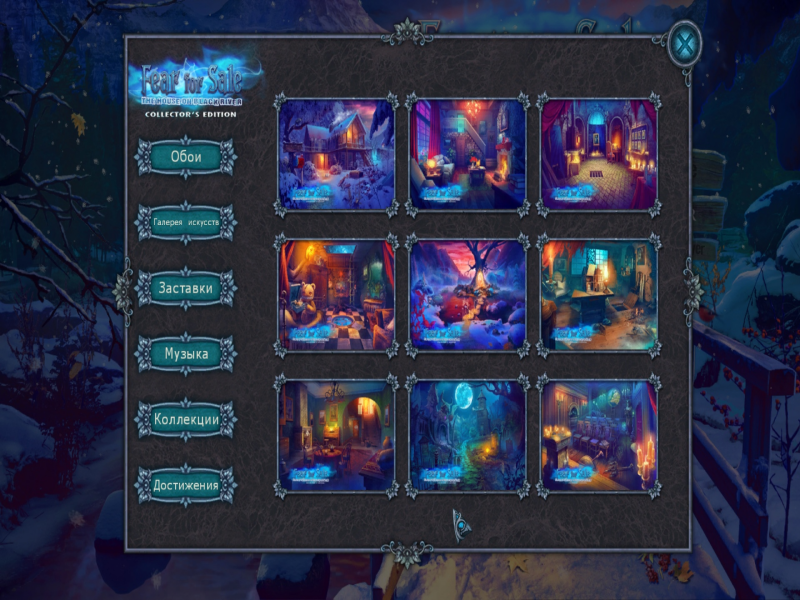Select the candlelit desk wallpaper thumbnail
800x600 pixels.
pos(598,294)
